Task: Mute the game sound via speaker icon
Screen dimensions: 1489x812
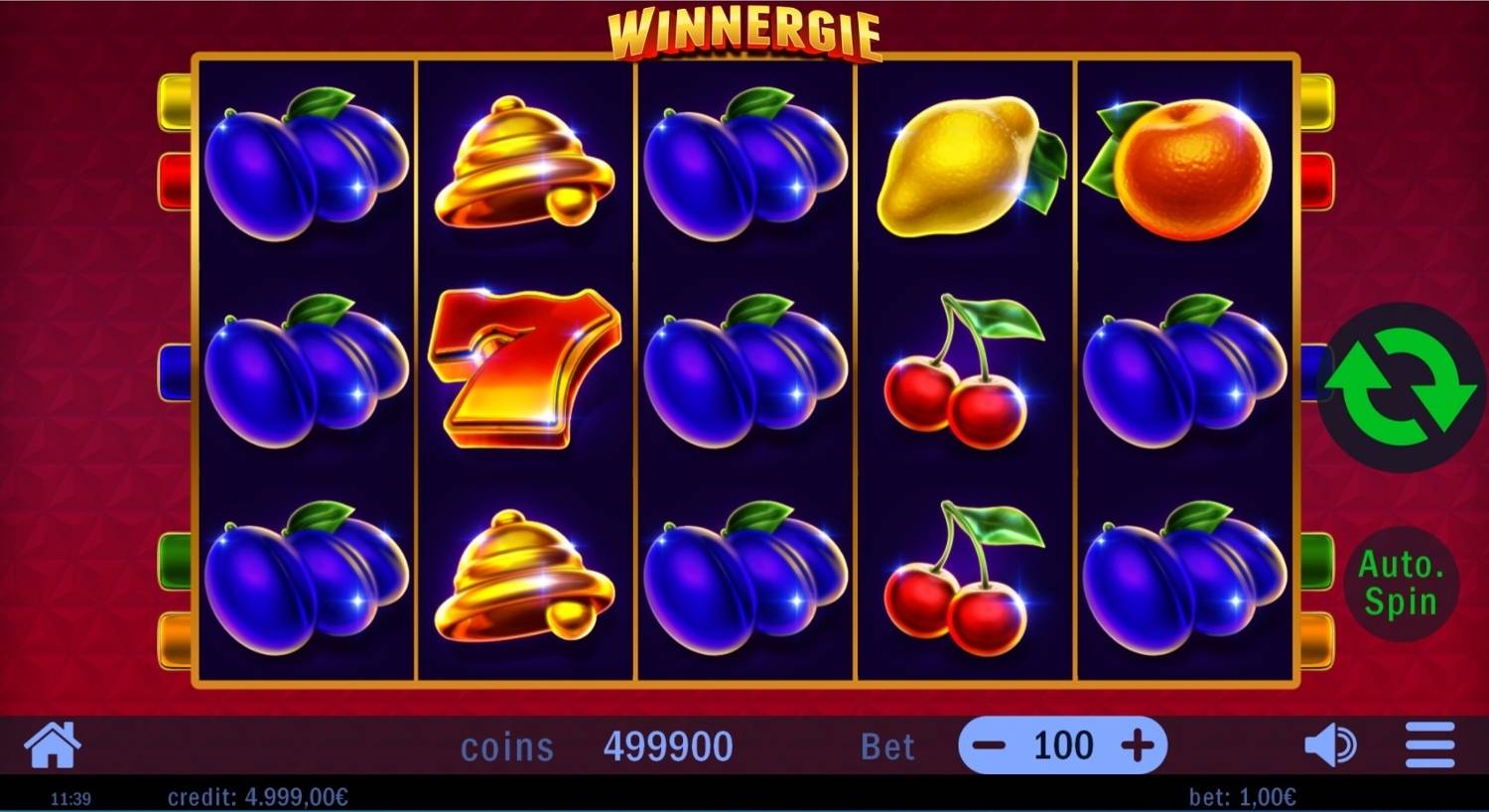Action: [1331, 744]
